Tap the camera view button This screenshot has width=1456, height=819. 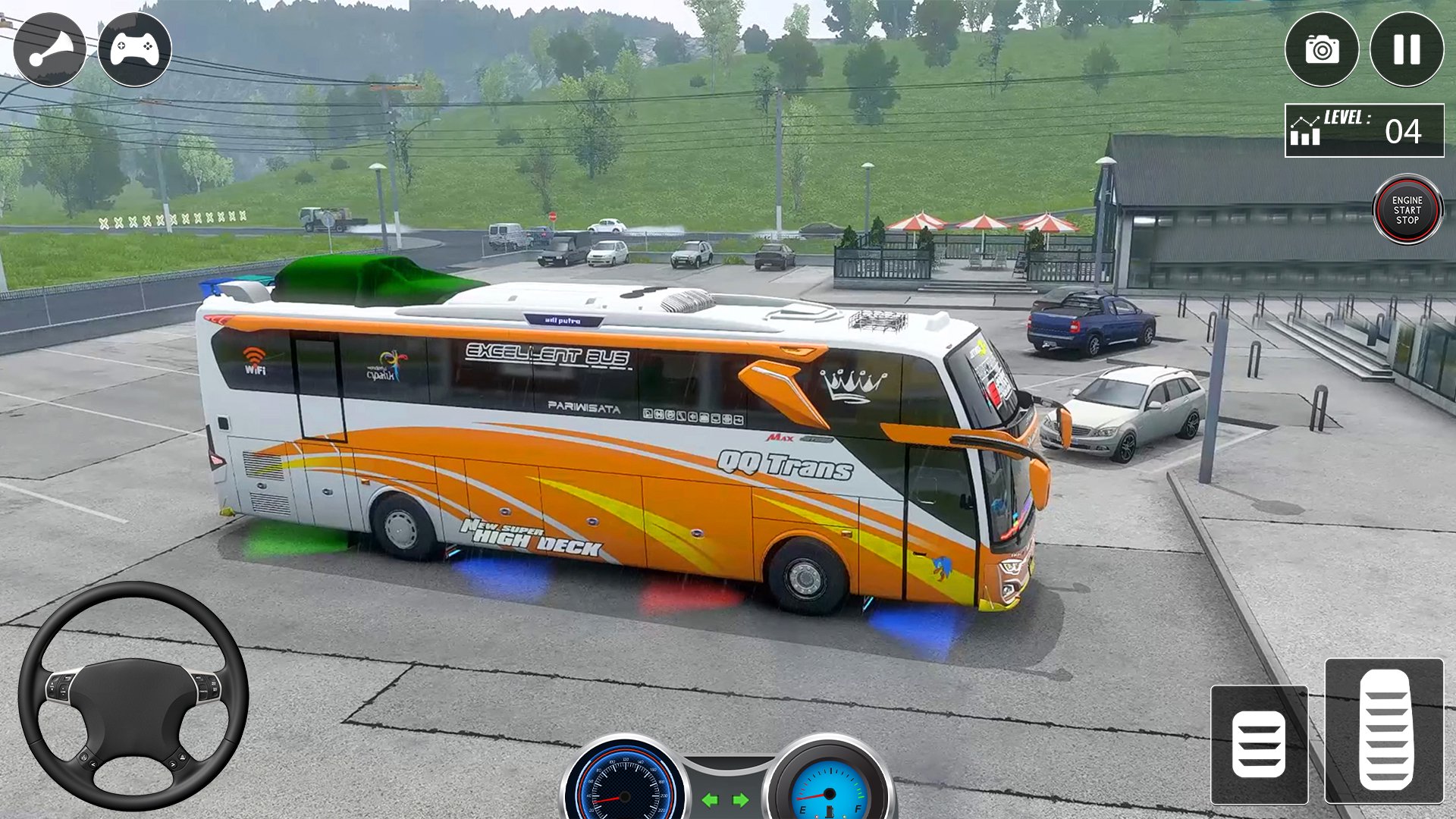click(x=1321, y=50)
